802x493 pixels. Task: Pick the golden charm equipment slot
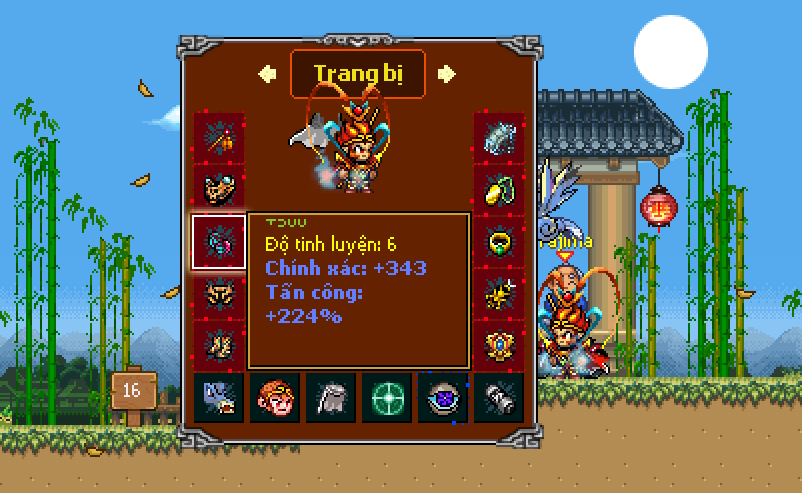(498, 294)
